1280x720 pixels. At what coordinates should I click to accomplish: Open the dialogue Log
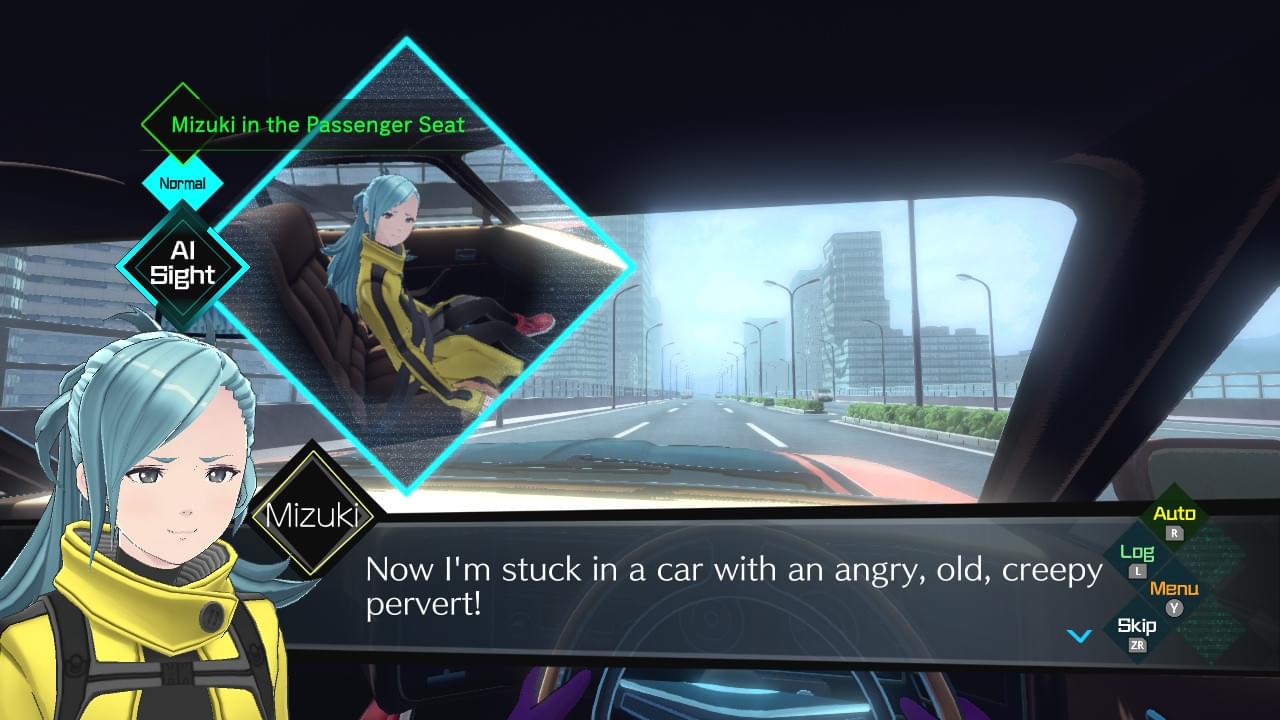1137,554
